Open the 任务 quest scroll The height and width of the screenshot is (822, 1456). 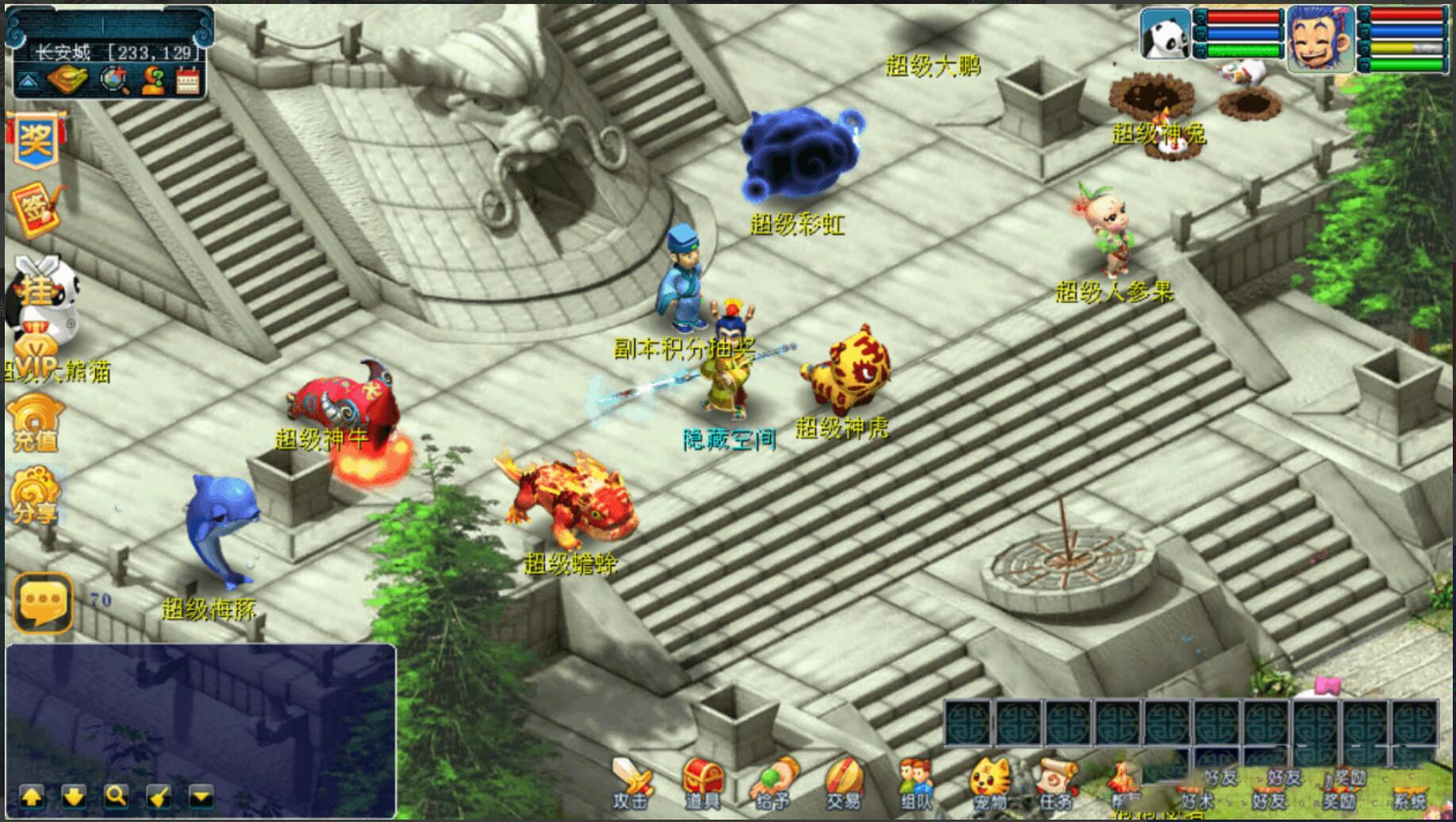1057,782
